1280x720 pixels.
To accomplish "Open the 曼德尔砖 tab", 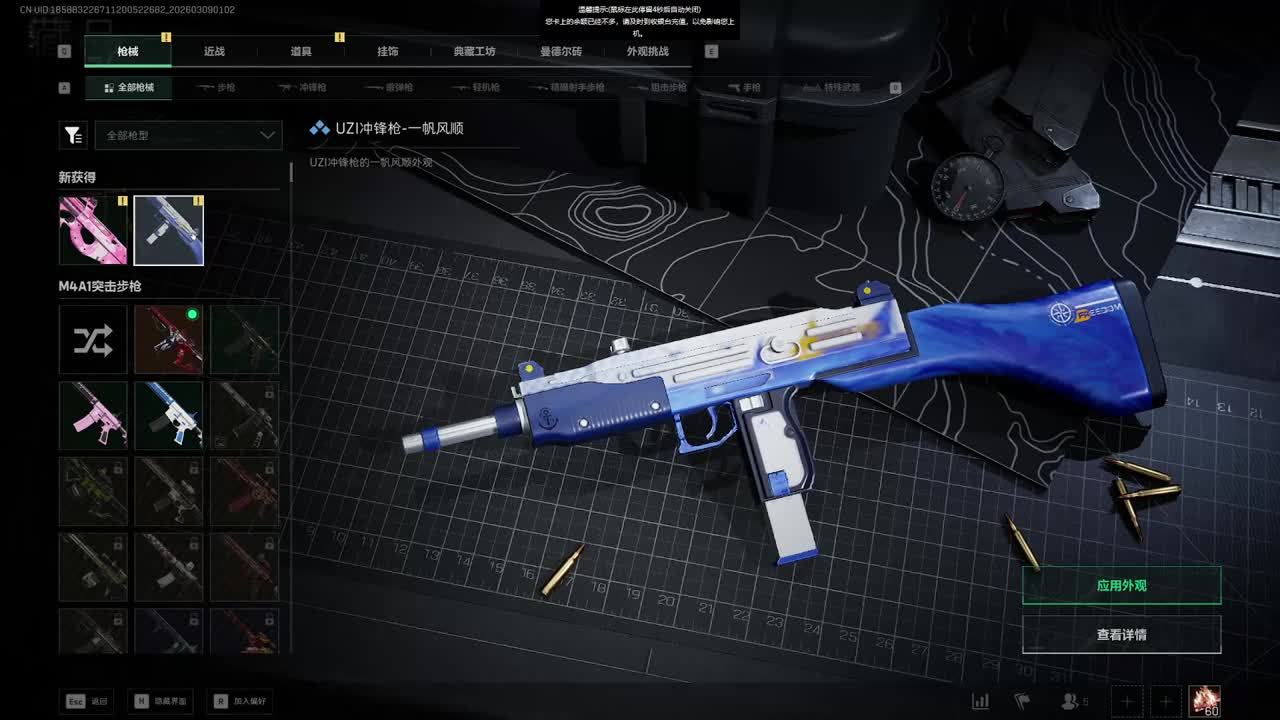I will pyautogui.click(x=561, y=51).
